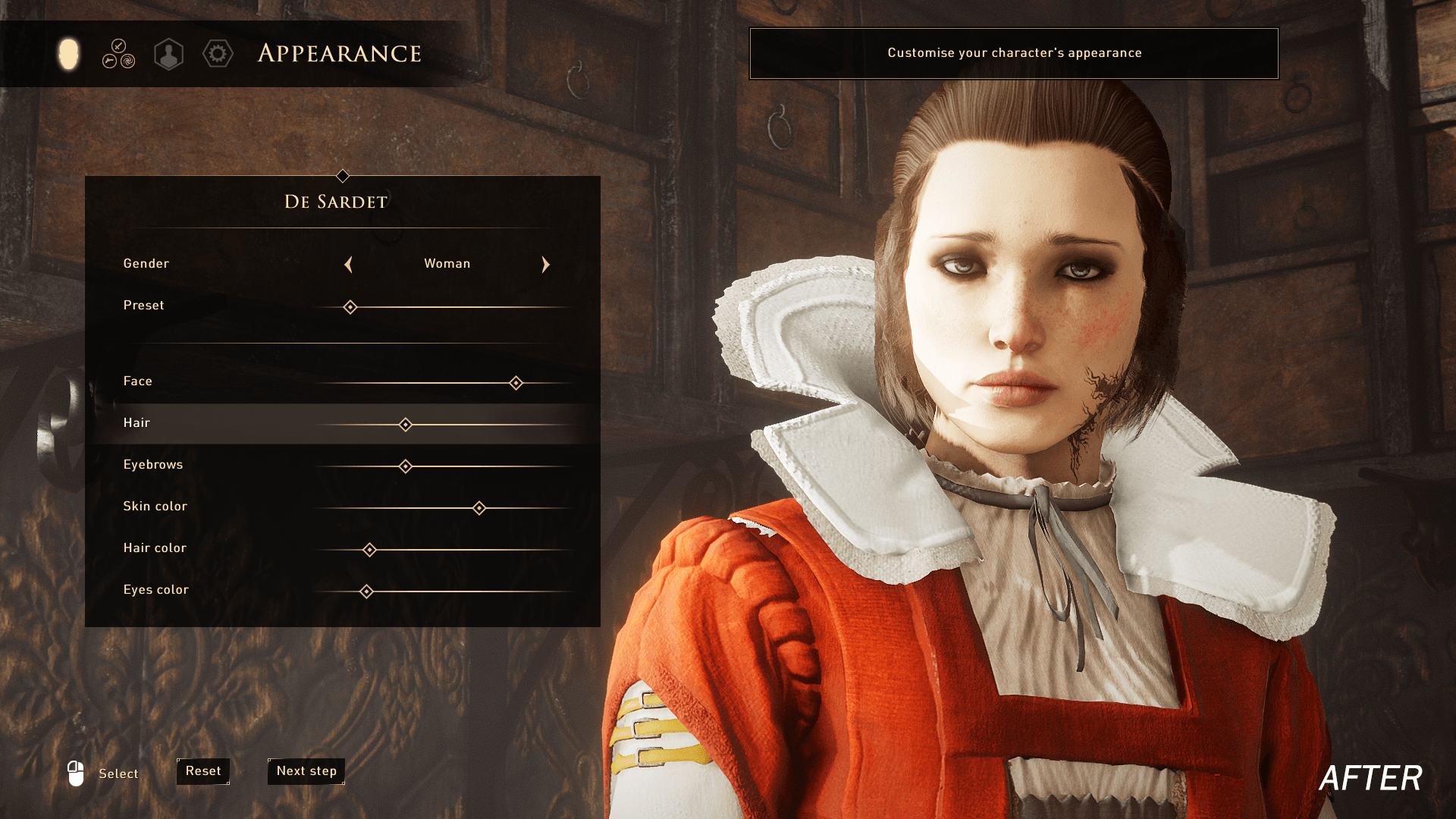Adjust the Preset slider handle

point(350,307)
